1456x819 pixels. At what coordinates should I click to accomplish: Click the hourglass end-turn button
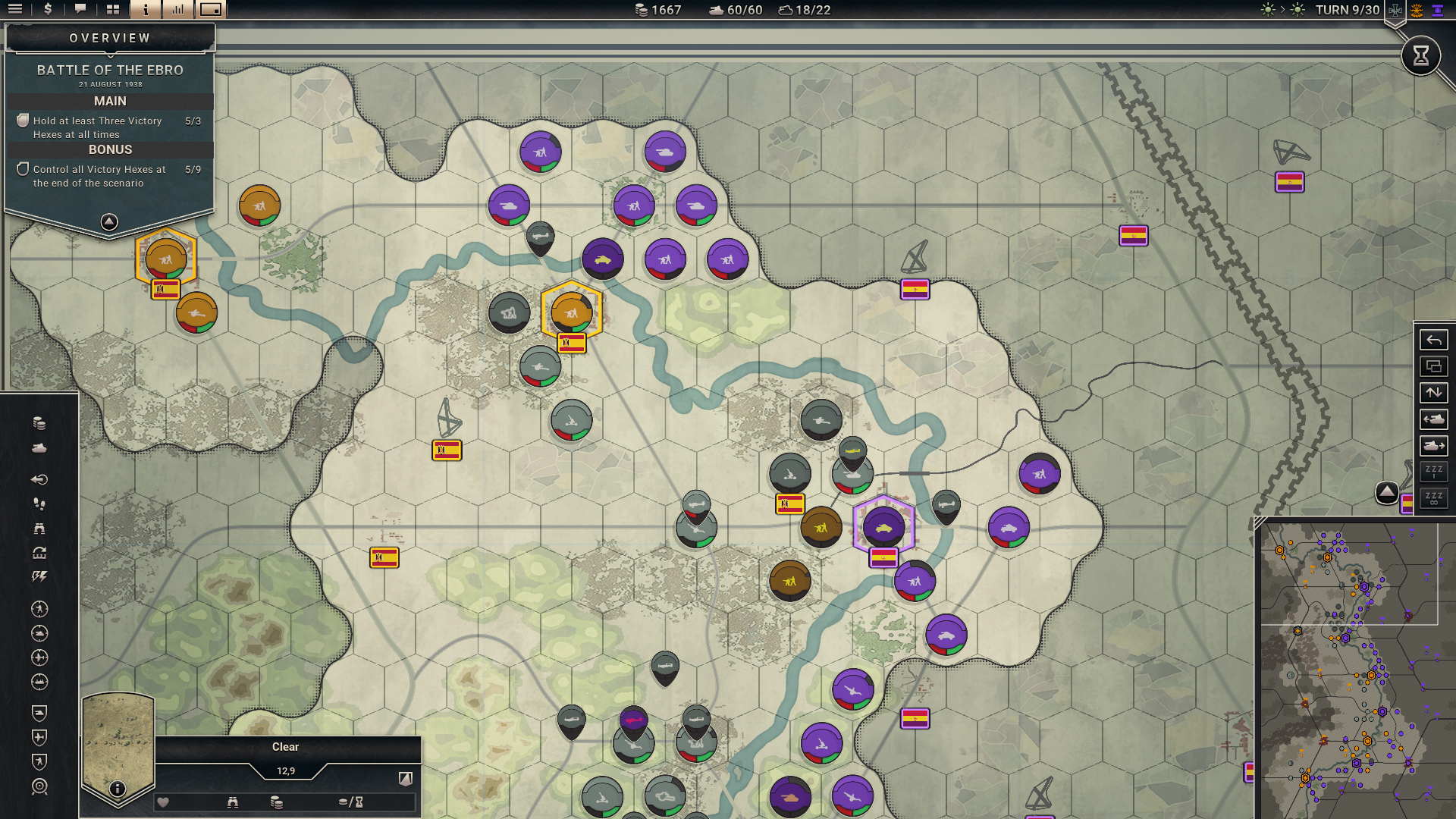click(x=1420, y=55)
